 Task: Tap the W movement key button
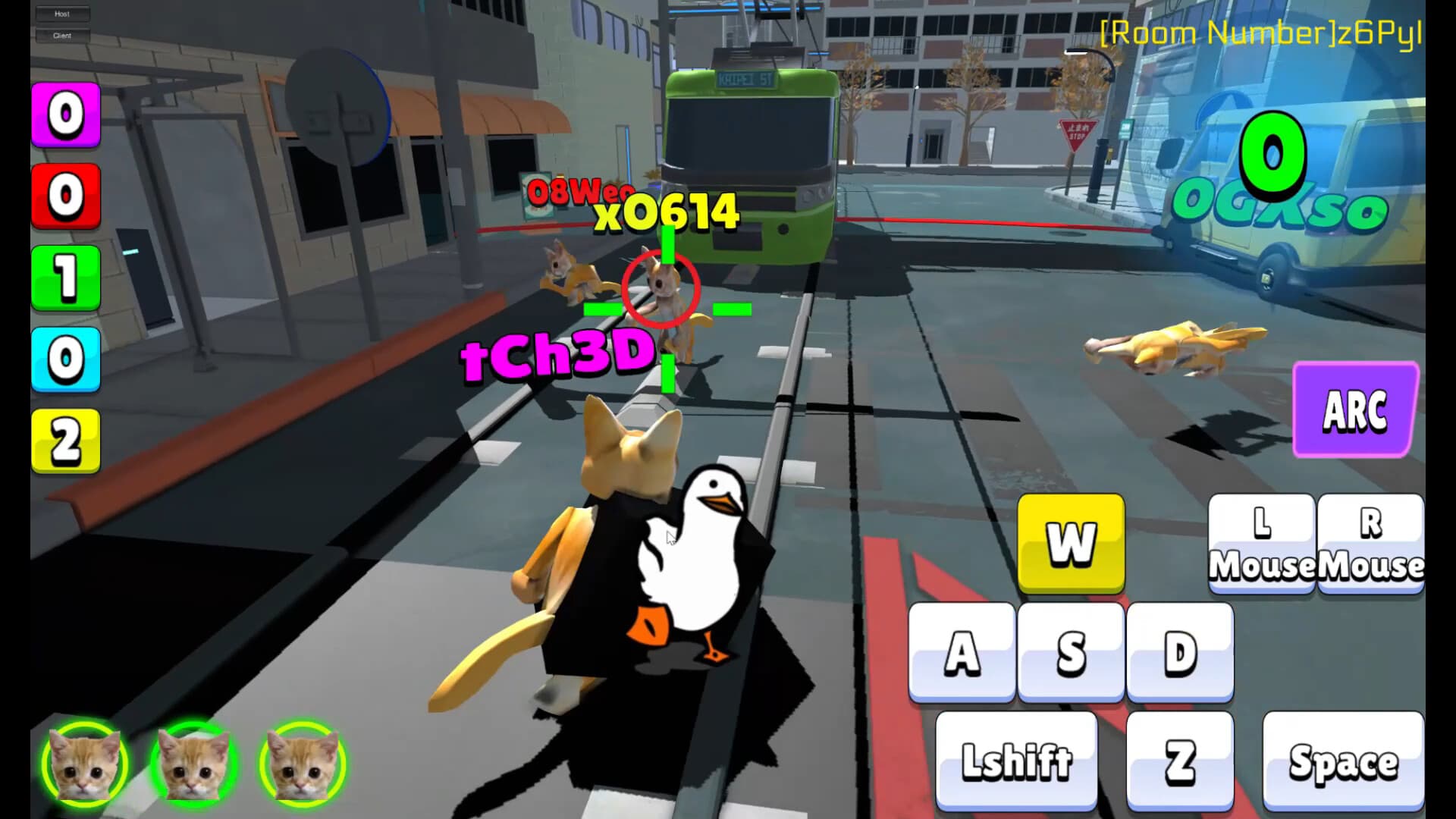point(1070,544)
